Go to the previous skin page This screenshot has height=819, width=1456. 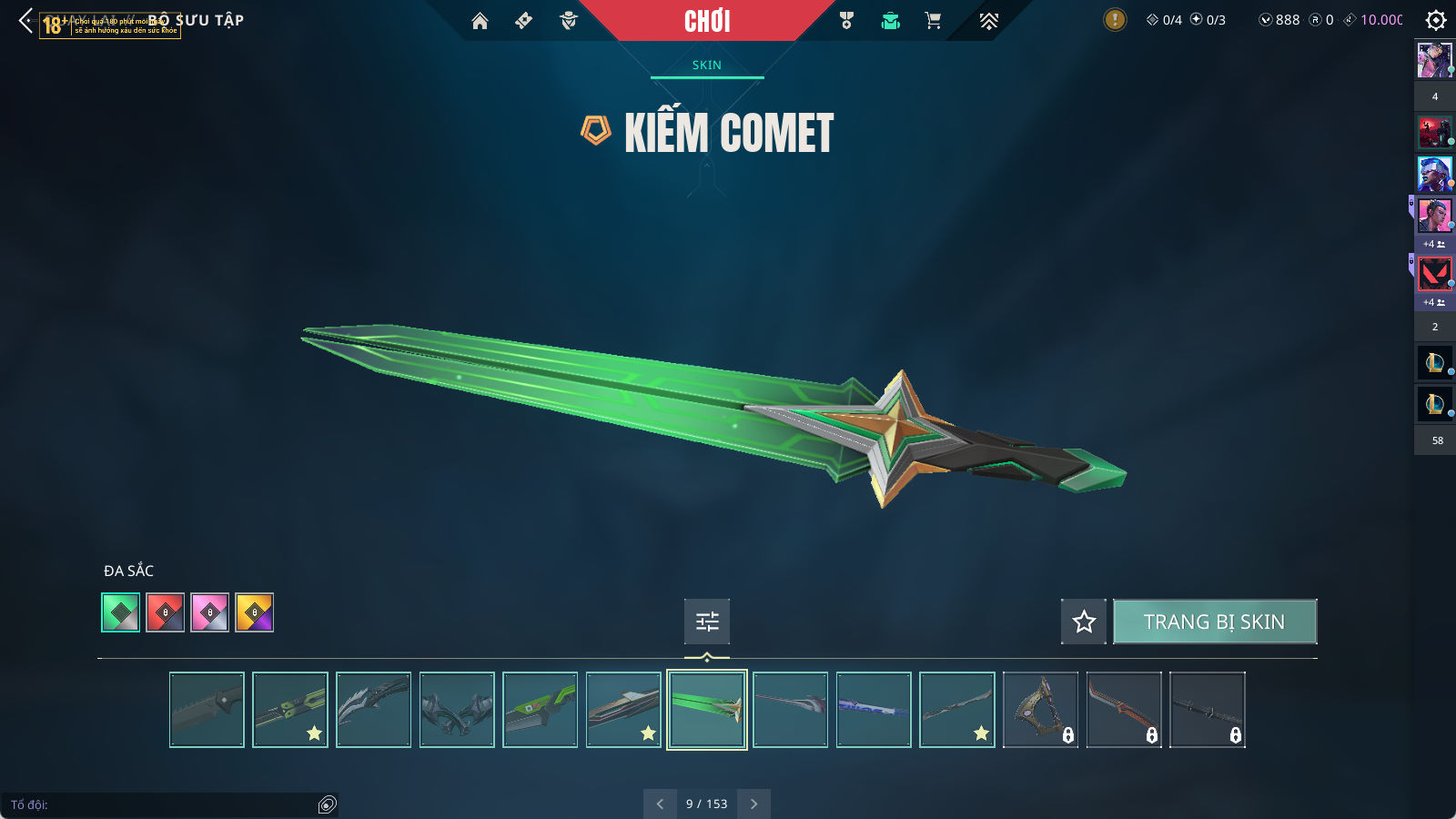(x=660, y=804)
